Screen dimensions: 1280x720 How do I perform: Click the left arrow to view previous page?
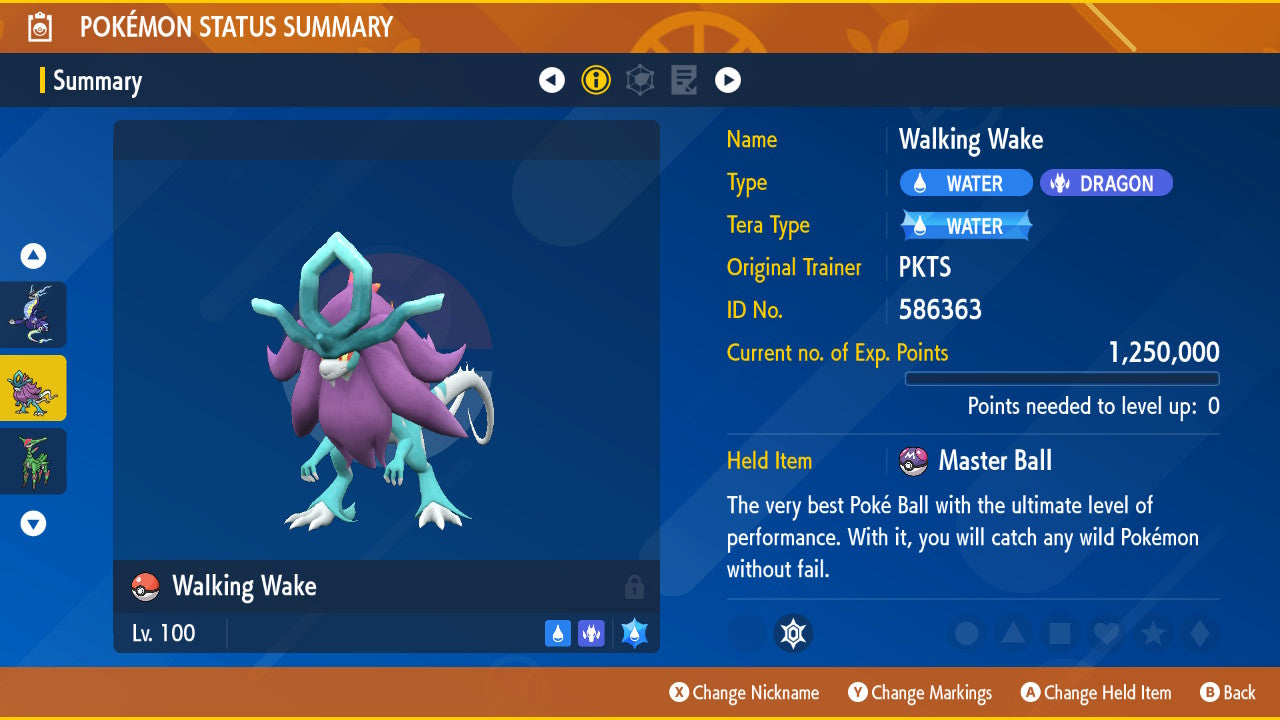tap(552, 79)
